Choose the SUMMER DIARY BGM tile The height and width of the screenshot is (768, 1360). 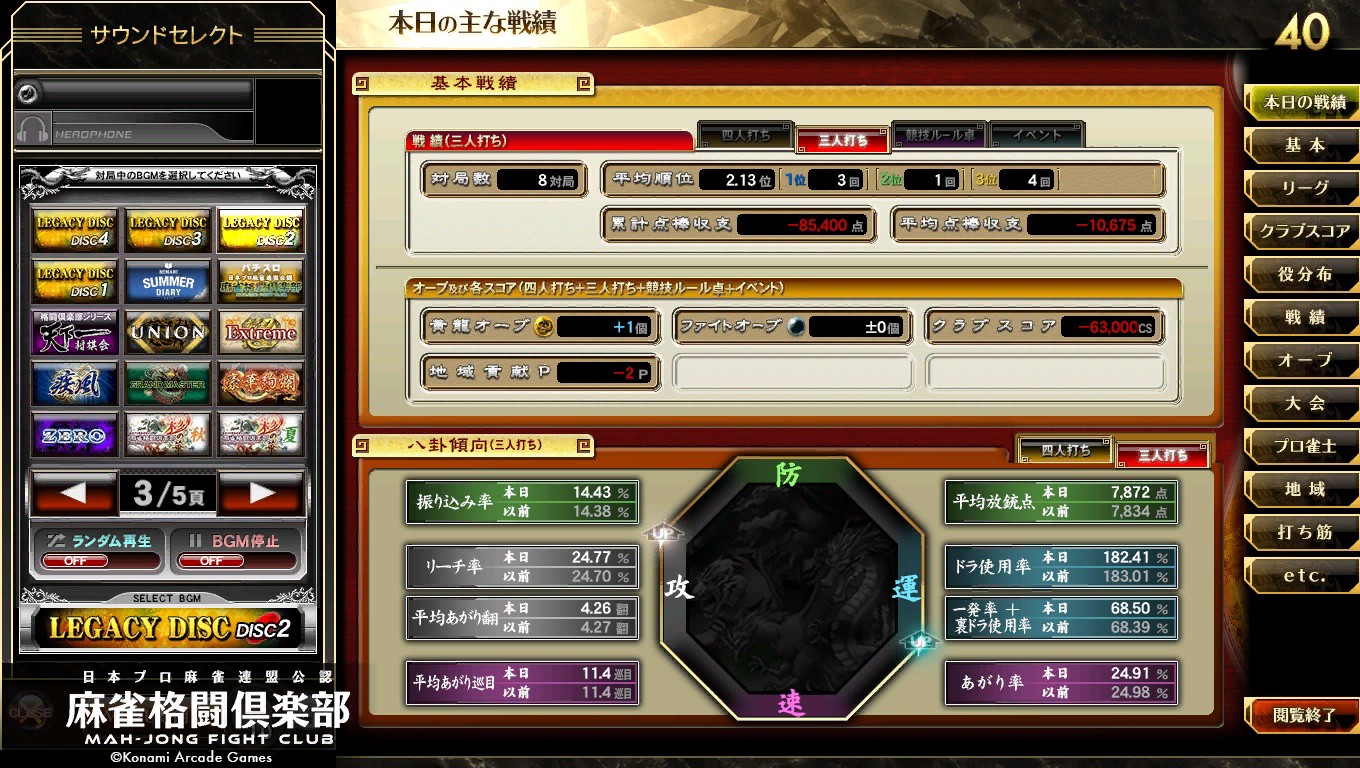pos(166,280)
